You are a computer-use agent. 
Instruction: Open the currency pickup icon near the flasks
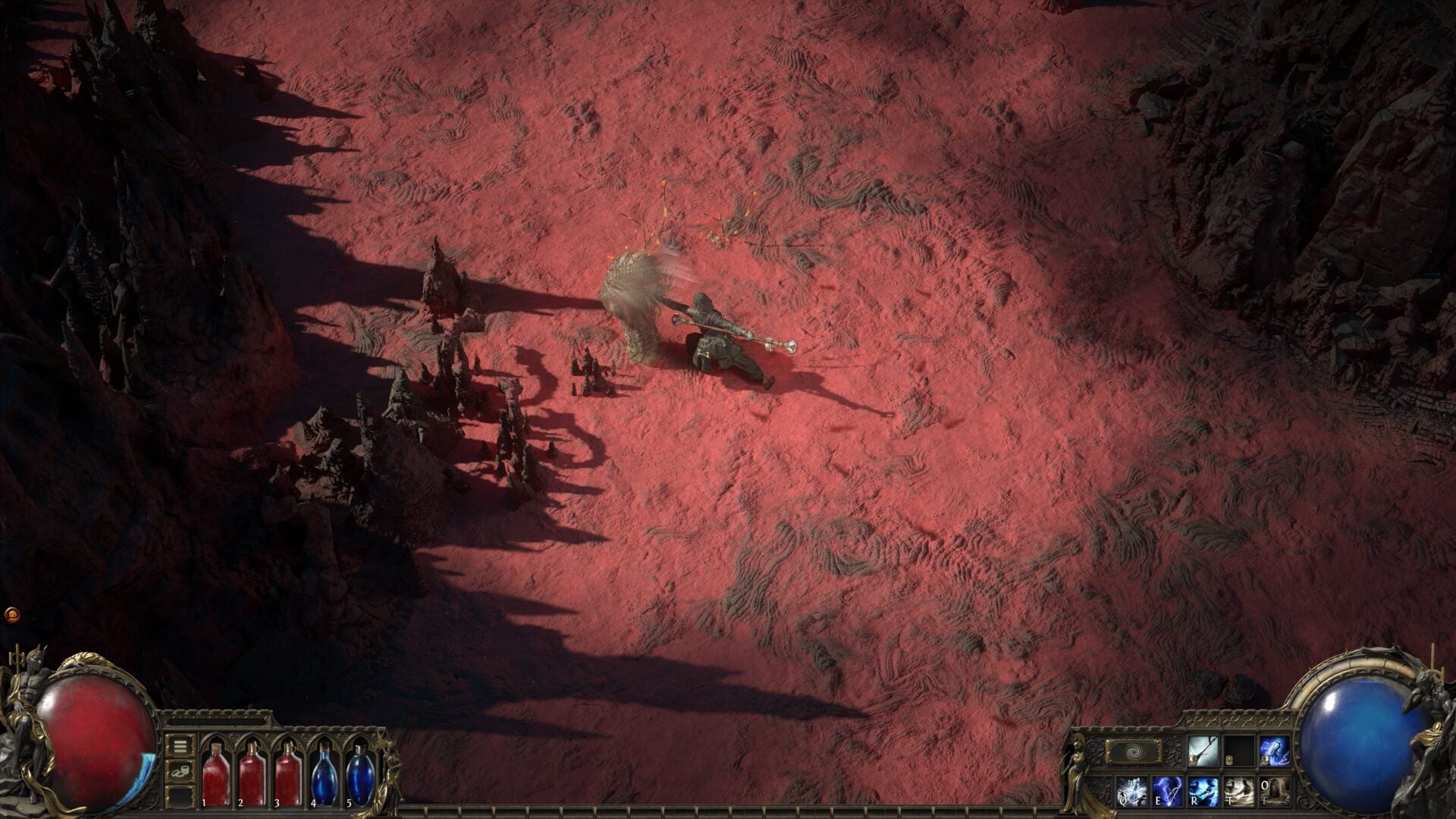tap(180, 771)
